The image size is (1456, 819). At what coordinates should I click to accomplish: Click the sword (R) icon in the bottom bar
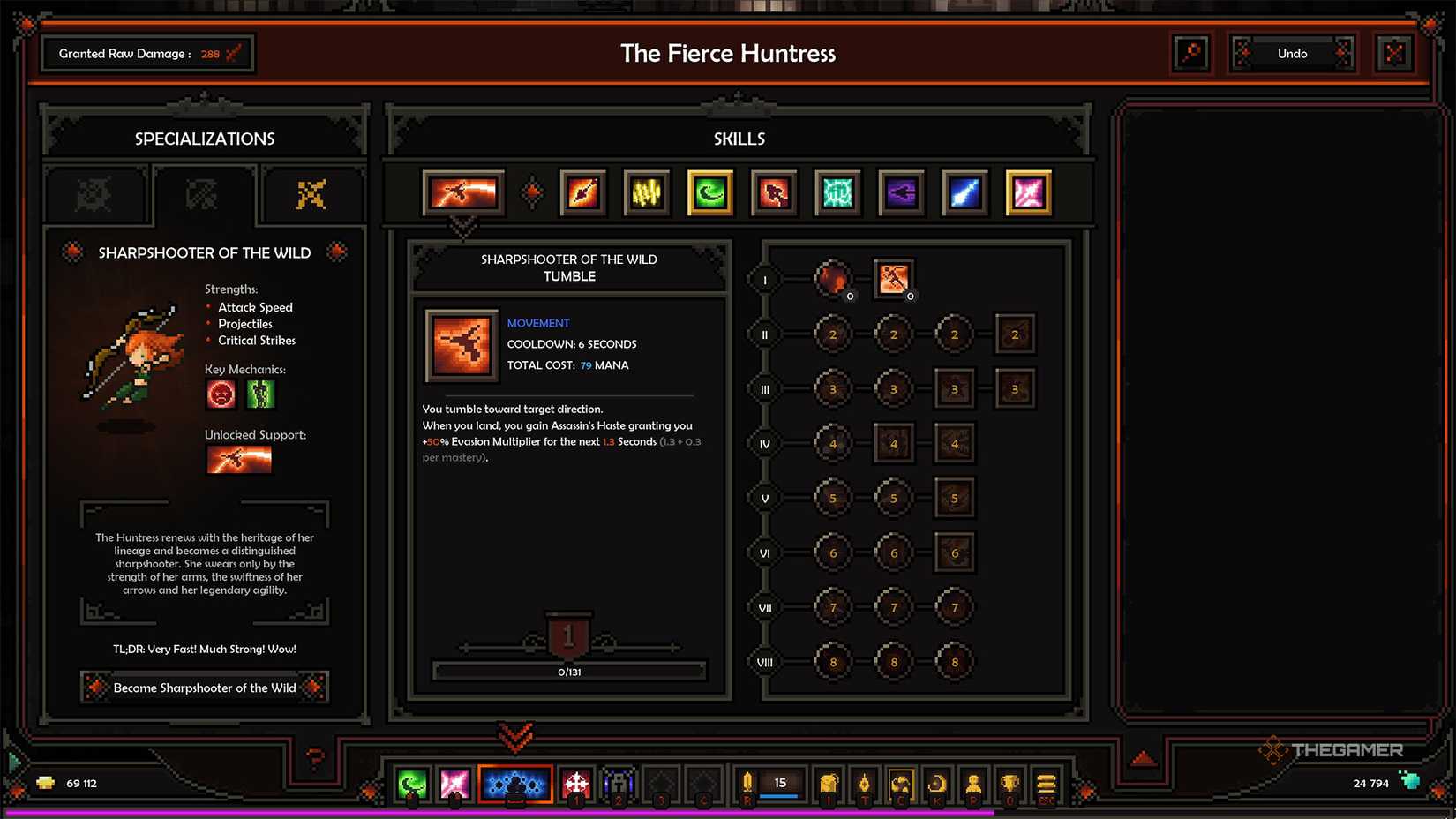click(x=747, y=781)
